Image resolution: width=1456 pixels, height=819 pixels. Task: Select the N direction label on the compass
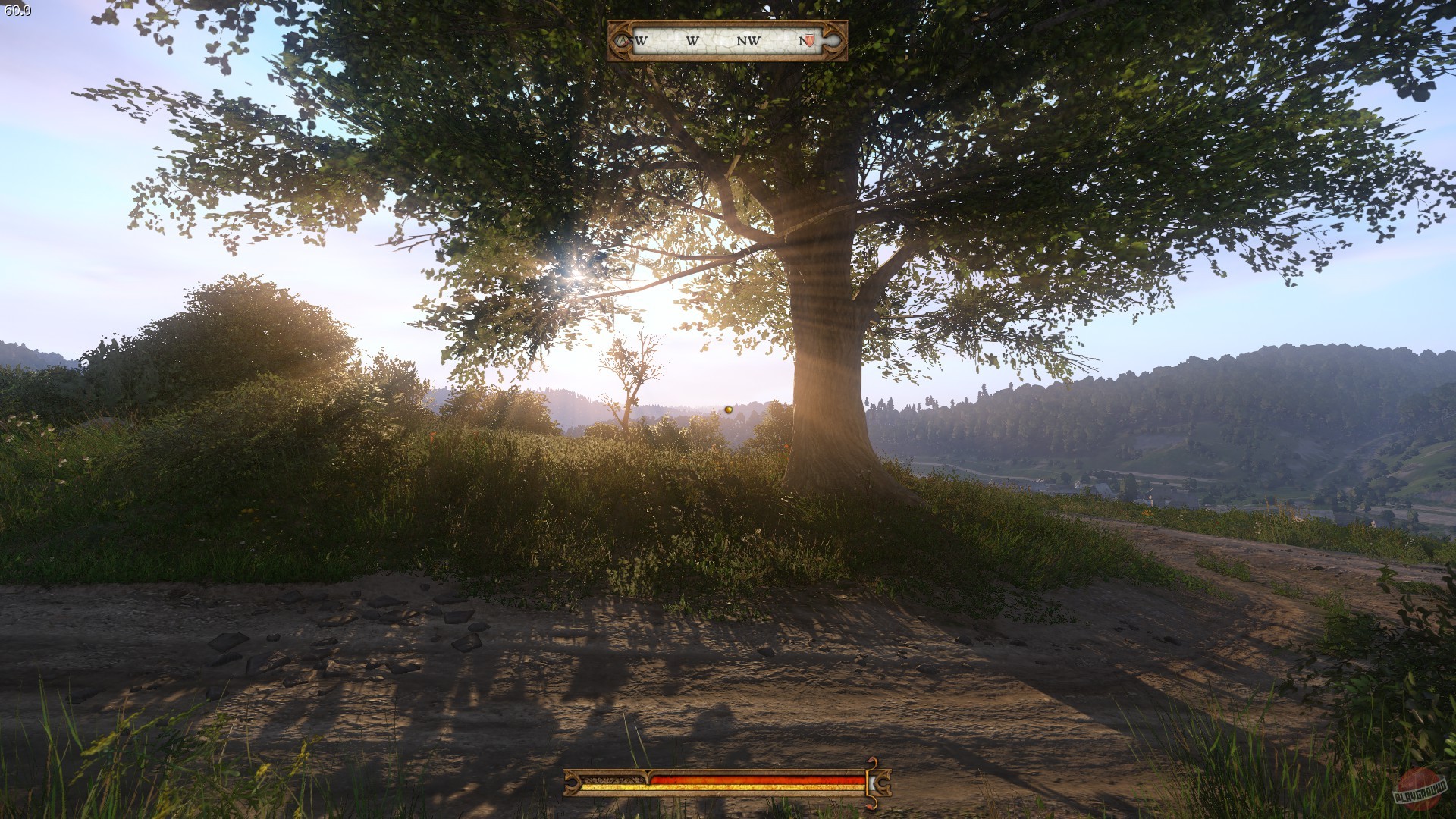coord(802,42)
